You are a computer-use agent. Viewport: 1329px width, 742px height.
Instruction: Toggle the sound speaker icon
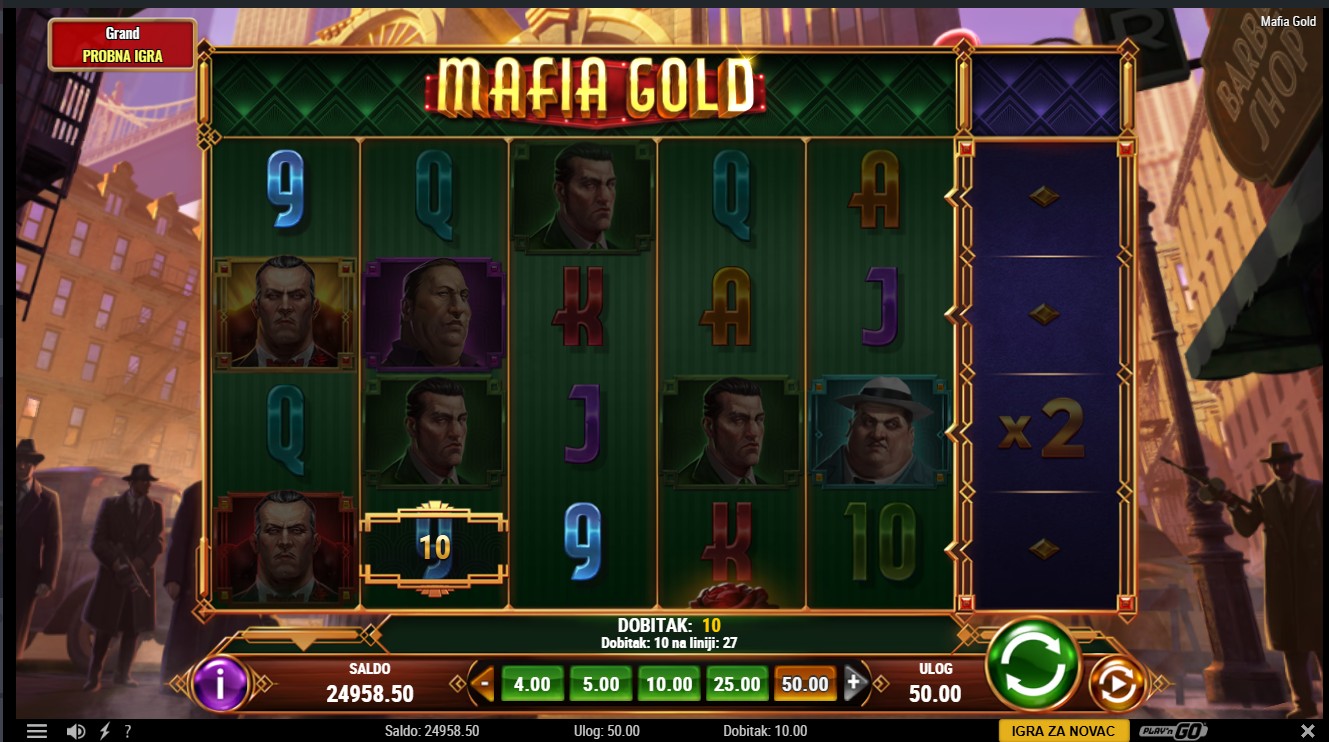click(76, 731)
